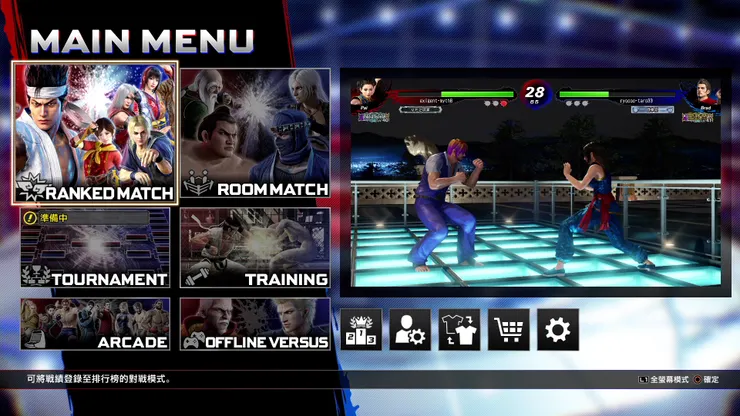Screen dimensions: 740x416
Task: Open the rankings podium icon
Action: [361, 329]
